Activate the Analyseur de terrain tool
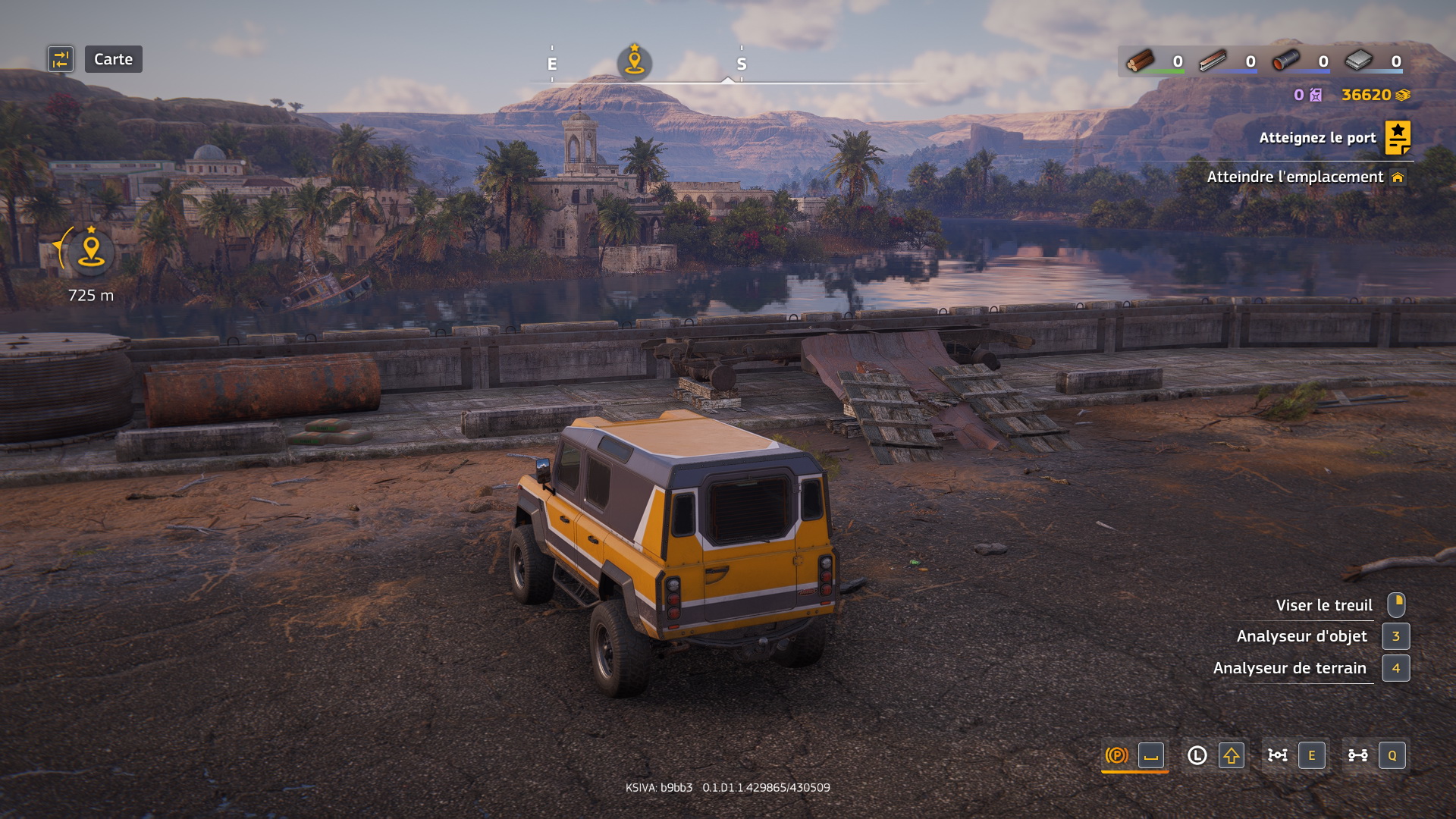This screenshot has width=1456, height=819. pyautogui.click(x=1289, y=668)
